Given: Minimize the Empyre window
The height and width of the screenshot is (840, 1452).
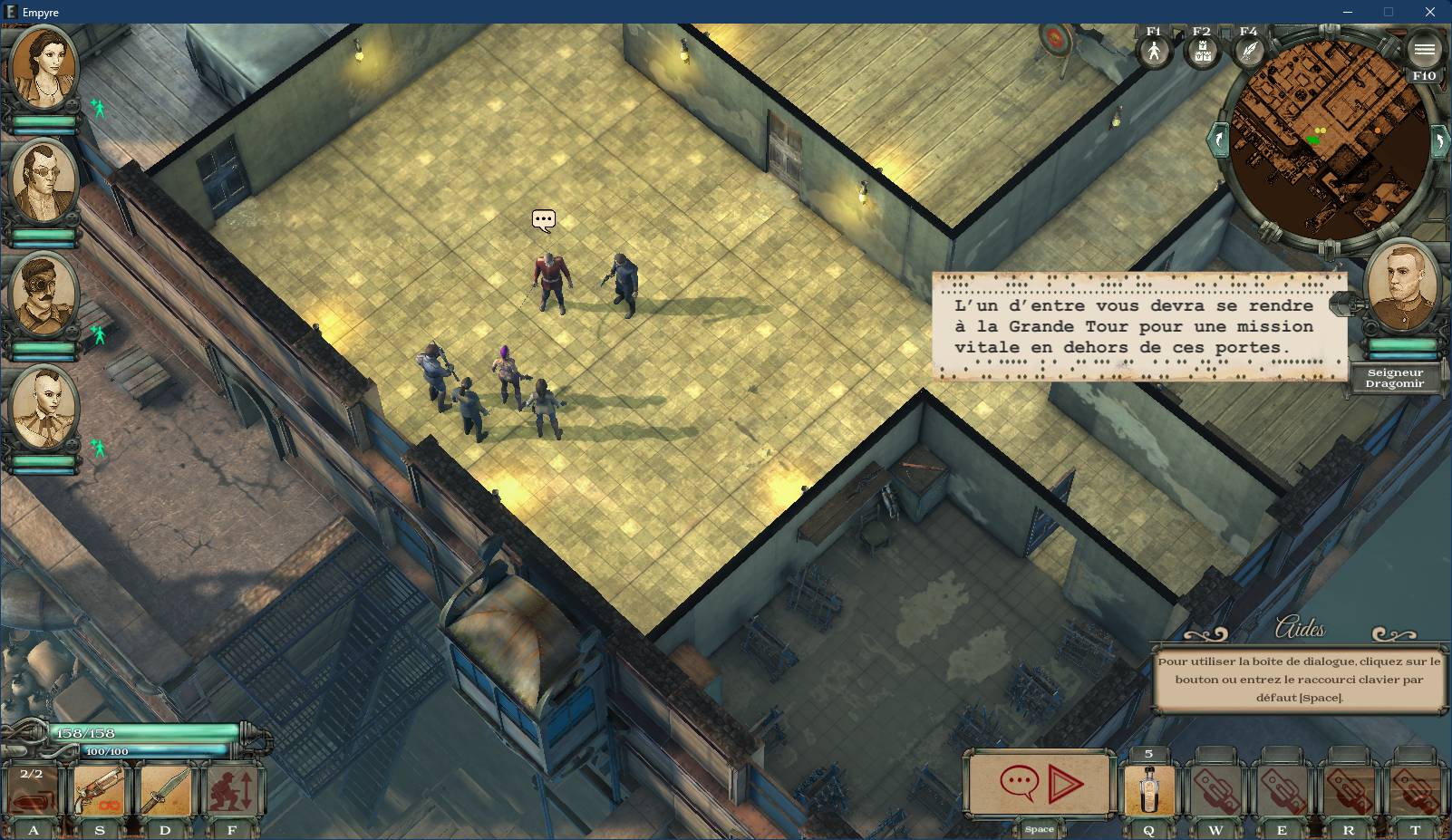Looking at the screenshot, I should coord(1347,12).
